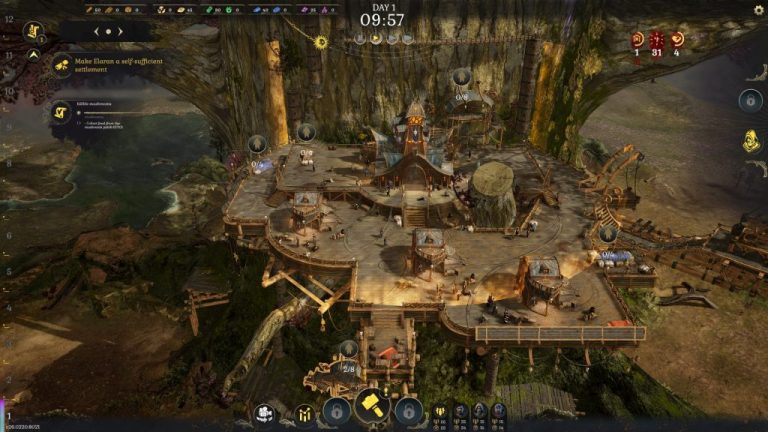Open the yellow hammer build menu
Image resolution: width=768 pixels, height=432 pixels.
[x=371, y=409]
